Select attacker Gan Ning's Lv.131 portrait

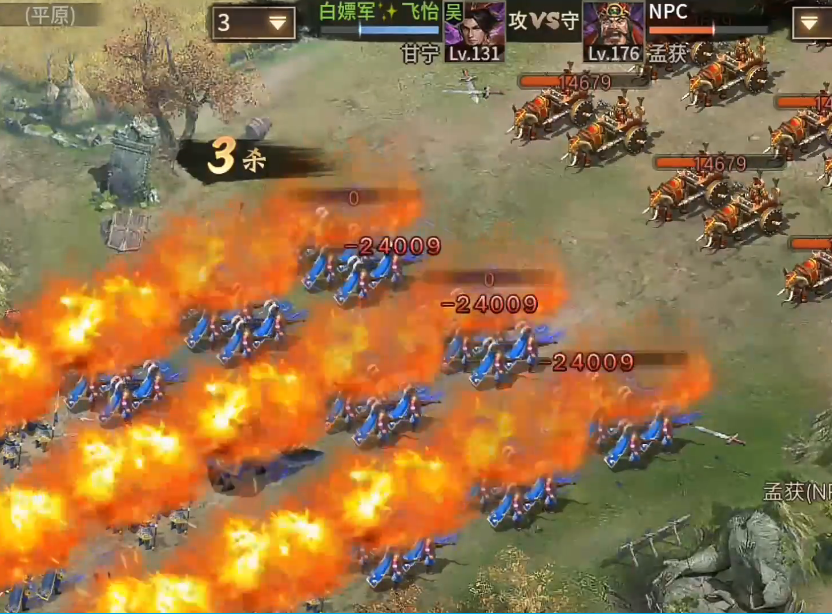pos(475,31)
